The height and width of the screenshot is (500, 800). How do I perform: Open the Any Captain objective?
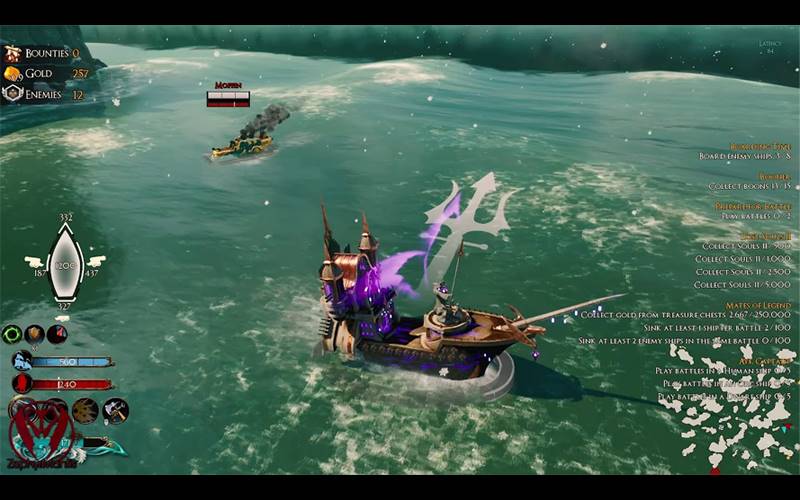coord(766,360)
